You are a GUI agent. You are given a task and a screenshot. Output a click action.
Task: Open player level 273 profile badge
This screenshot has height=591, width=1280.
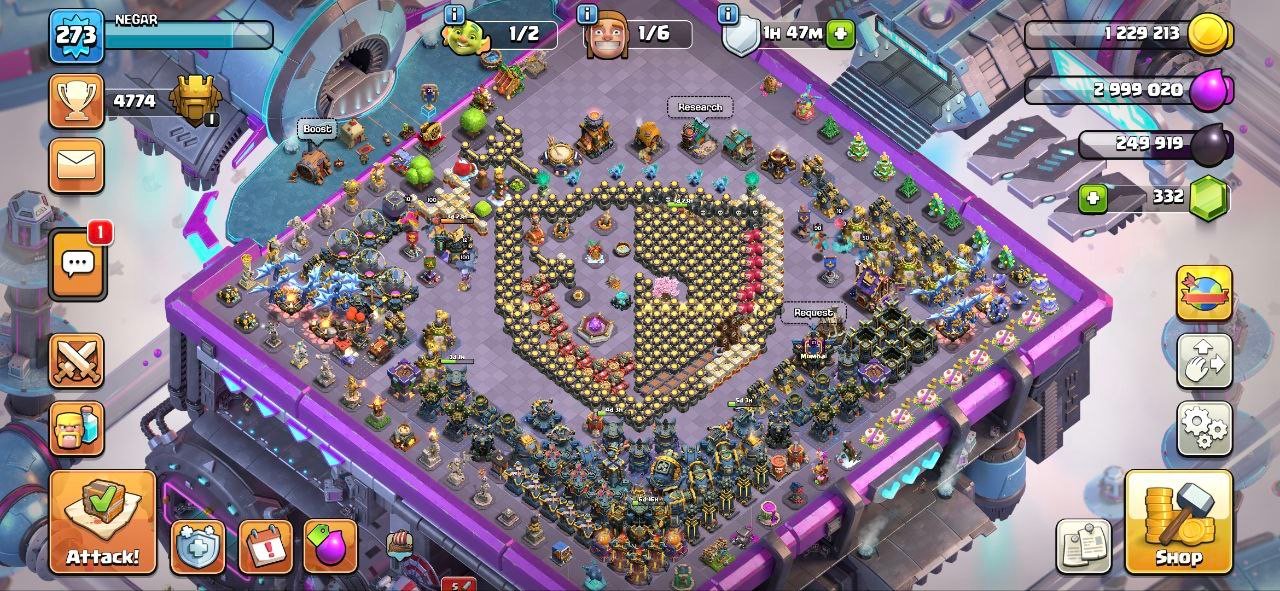(76, 36)
